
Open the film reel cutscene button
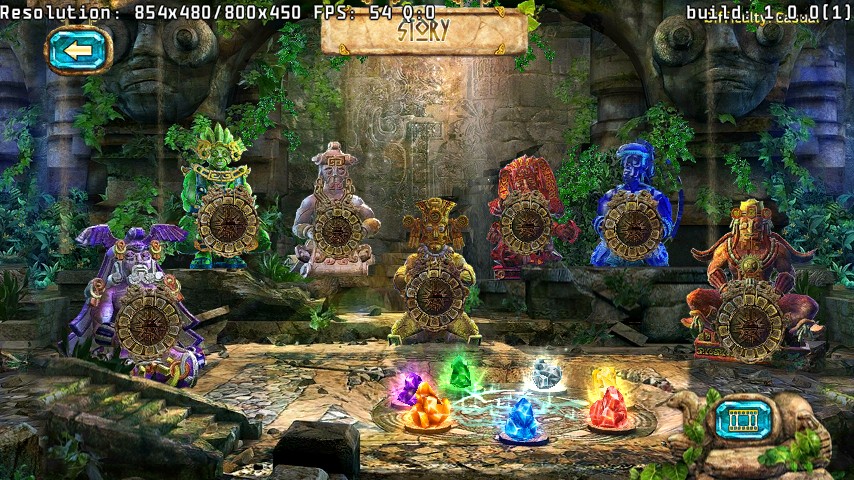[745, 419]
